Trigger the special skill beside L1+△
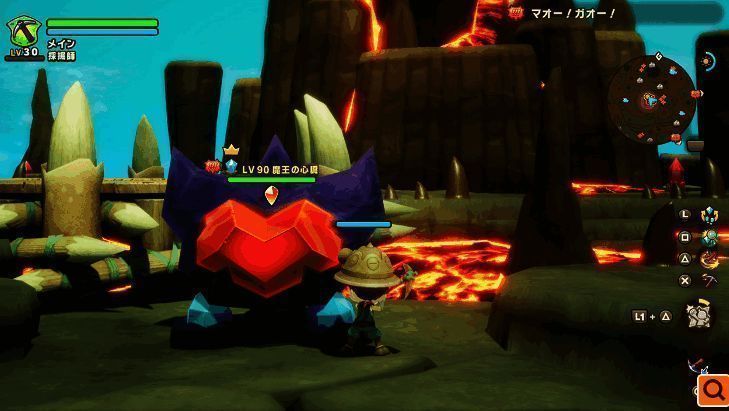Screen dimensions: 729x411 click(x=699, y=316)
